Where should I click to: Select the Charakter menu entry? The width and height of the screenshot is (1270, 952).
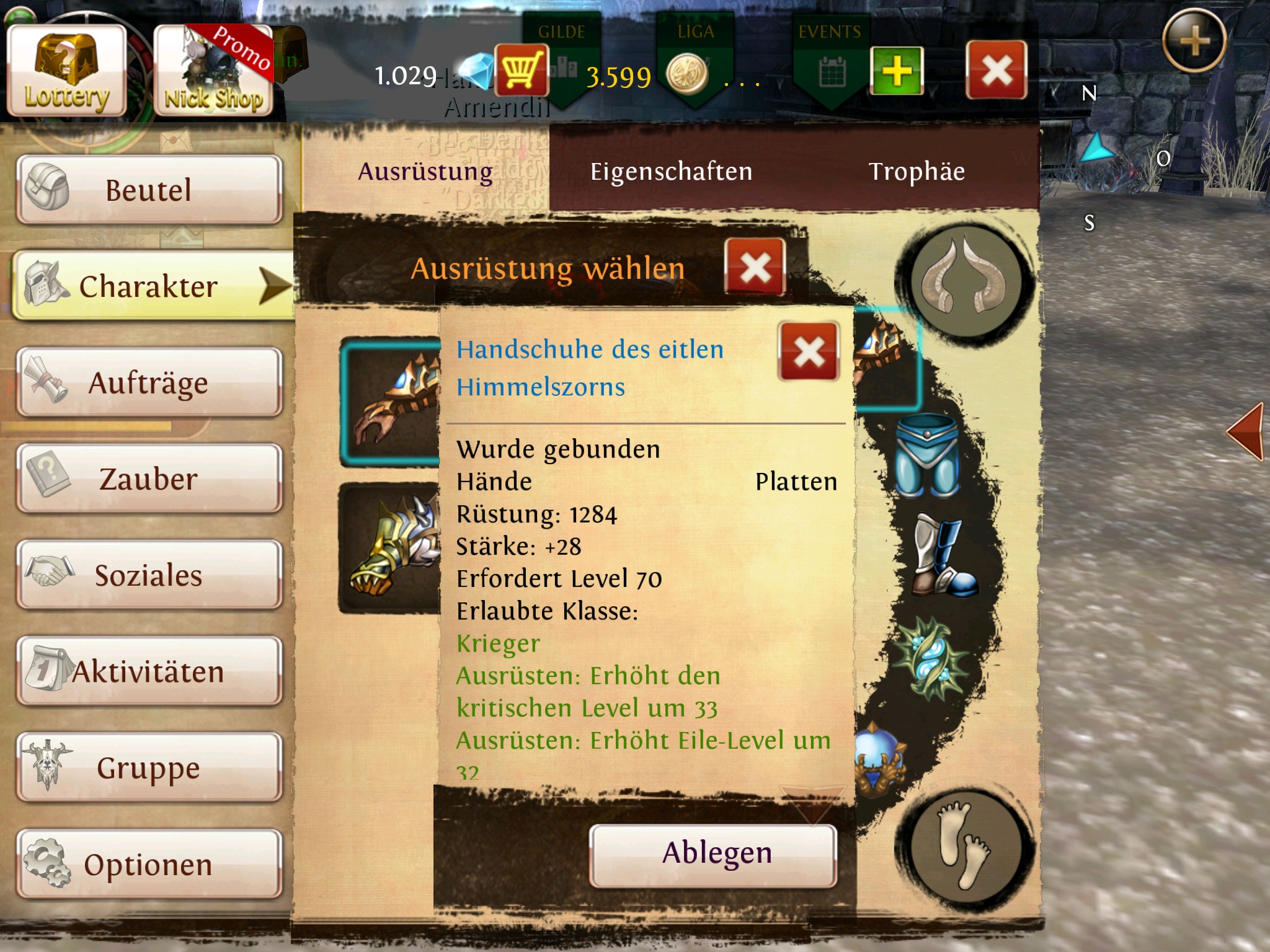click(x=149, y=286)
